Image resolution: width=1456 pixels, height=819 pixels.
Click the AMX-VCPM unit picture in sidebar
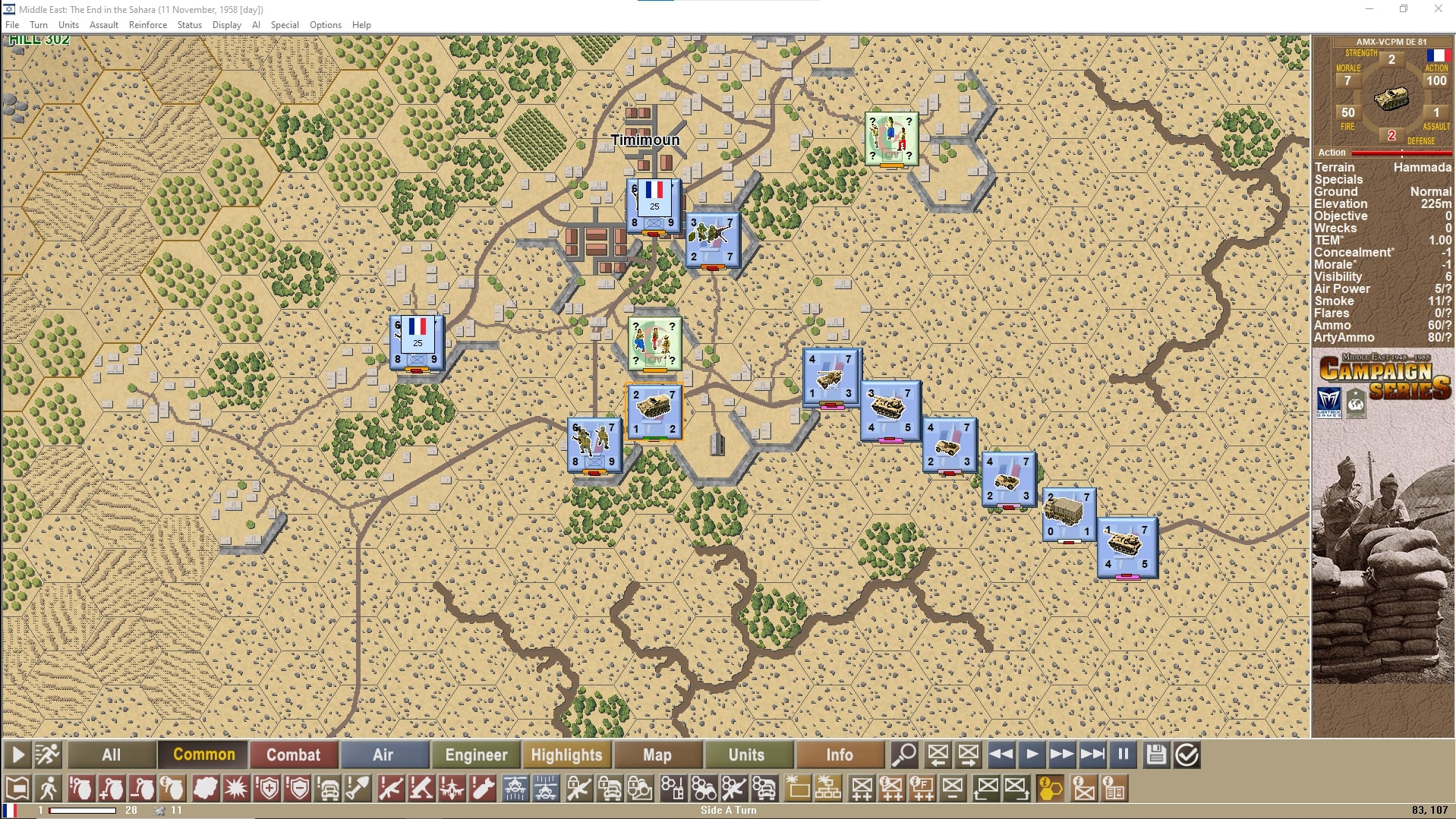click(1393, 100)
